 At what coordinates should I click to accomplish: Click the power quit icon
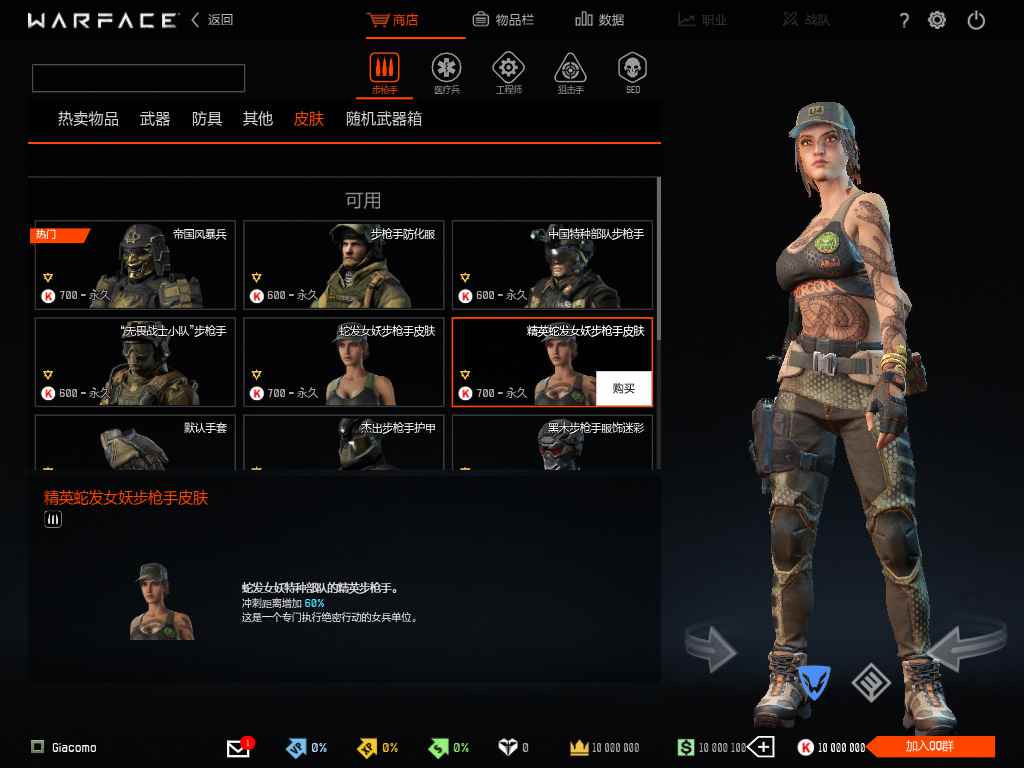(x=976, y=20)
